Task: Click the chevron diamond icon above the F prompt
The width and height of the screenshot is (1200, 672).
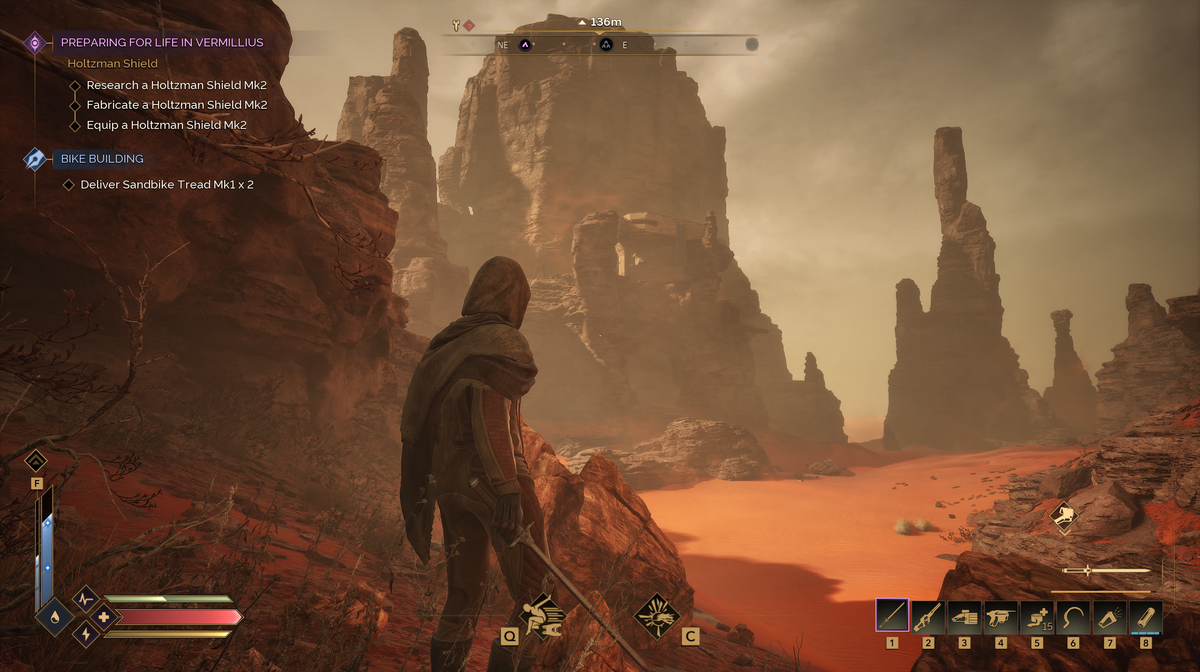Action: click(36, 461)
